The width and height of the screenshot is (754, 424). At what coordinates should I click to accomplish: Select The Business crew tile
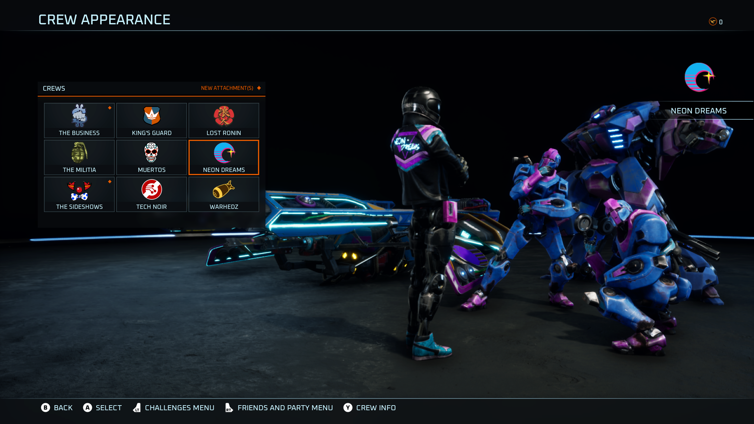pos(79,120)
